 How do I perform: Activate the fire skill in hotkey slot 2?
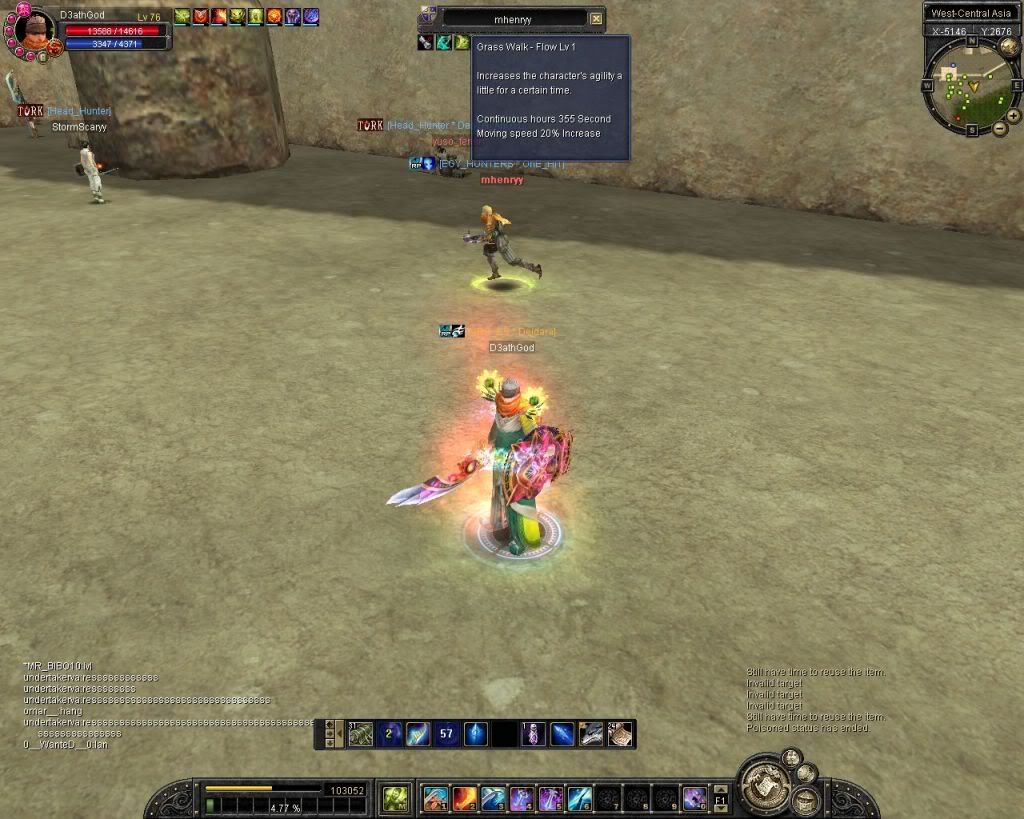(465, 799)
